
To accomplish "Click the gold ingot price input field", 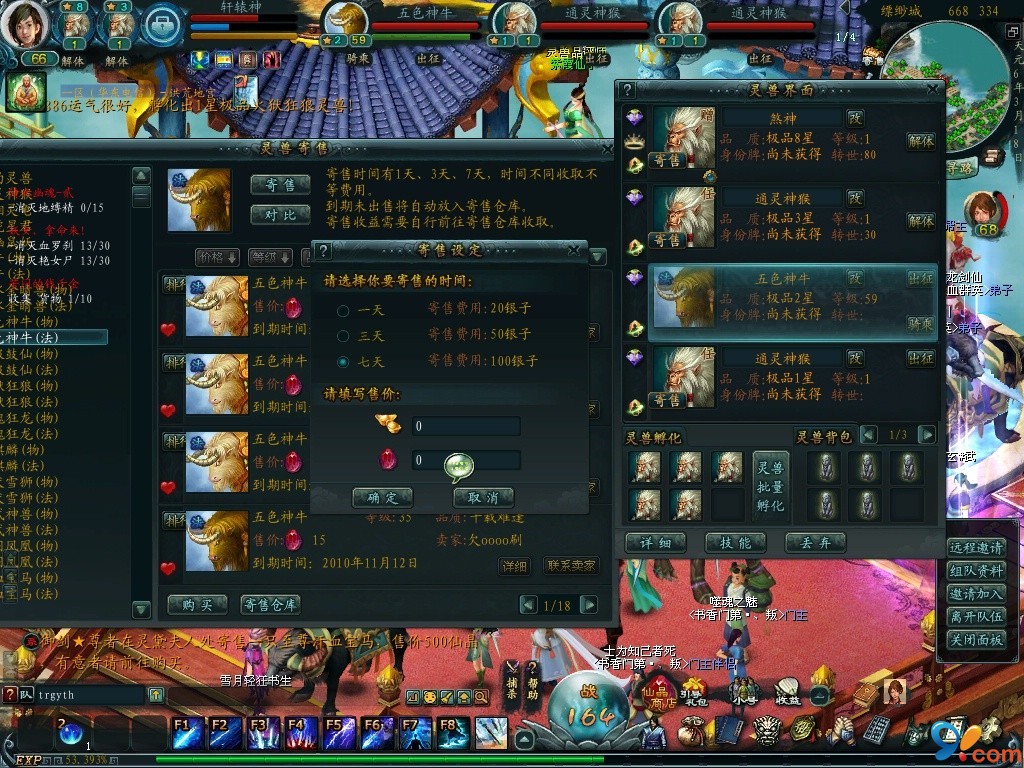I will click(466, 426).
